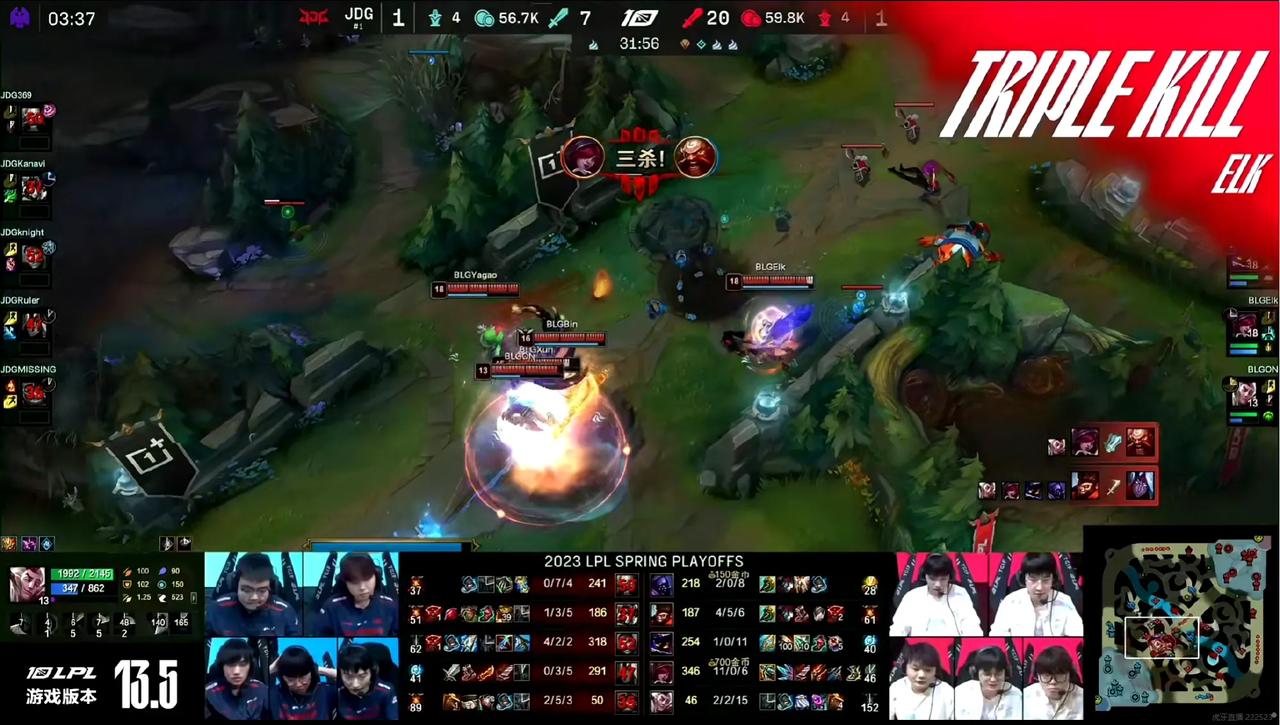Select the 4/2/2 player's scoreboard champion icon
Image resolution: width=1280 pixels, height=725 pixels.
(x=627, y=642)
